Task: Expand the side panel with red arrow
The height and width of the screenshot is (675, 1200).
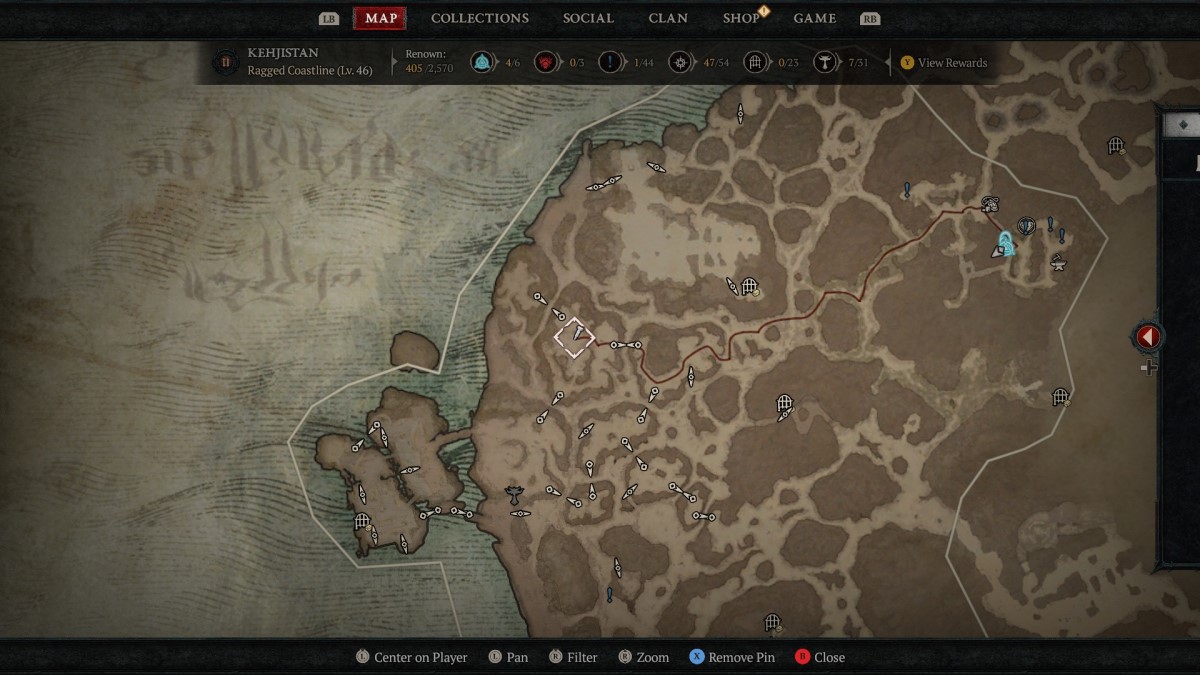Action: (1147, 337)
